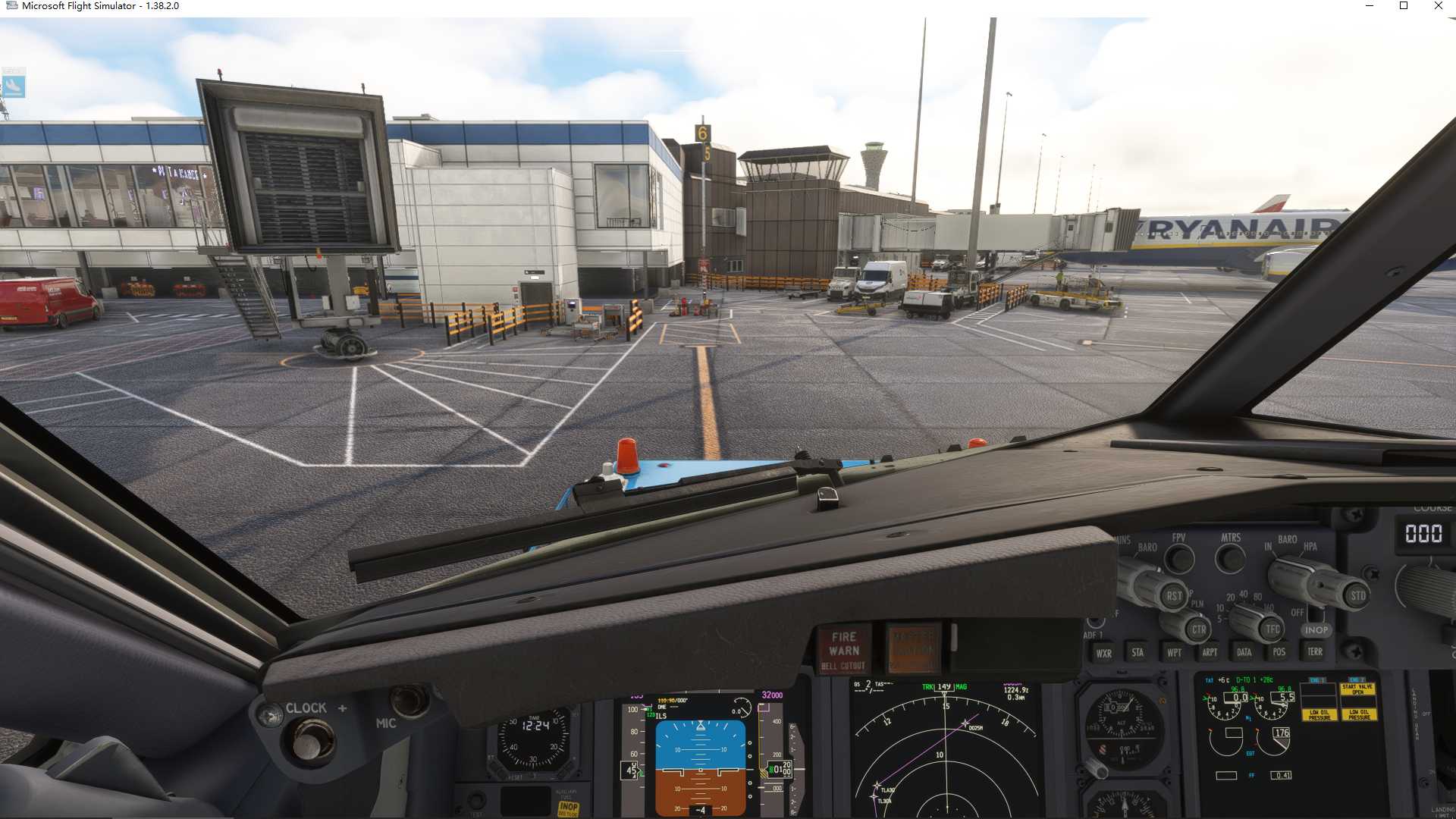
Task: Push the TFC traffic button
Action: pos(1272,629)
